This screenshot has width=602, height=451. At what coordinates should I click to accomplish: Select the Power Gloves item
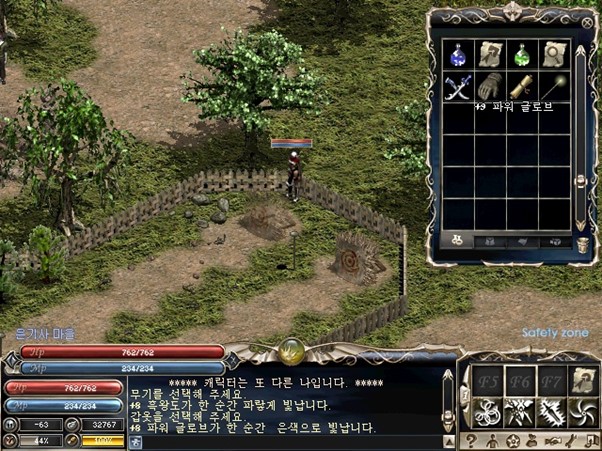click(x=488, y=87)
